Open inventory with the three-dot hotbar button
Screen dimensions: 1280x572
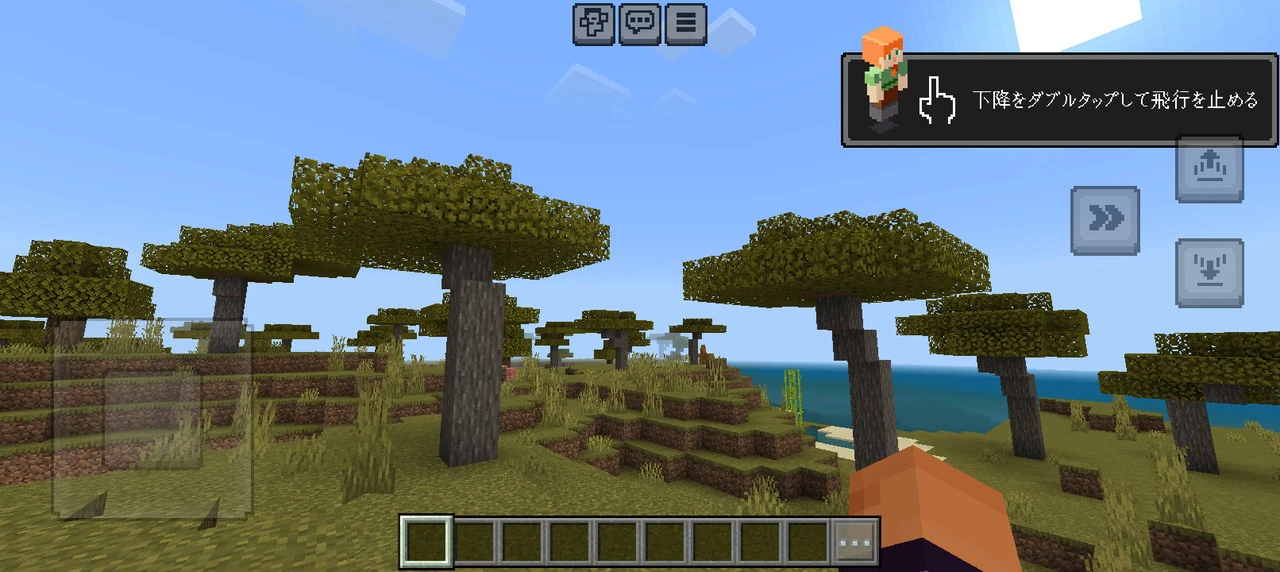pos(857,541)
